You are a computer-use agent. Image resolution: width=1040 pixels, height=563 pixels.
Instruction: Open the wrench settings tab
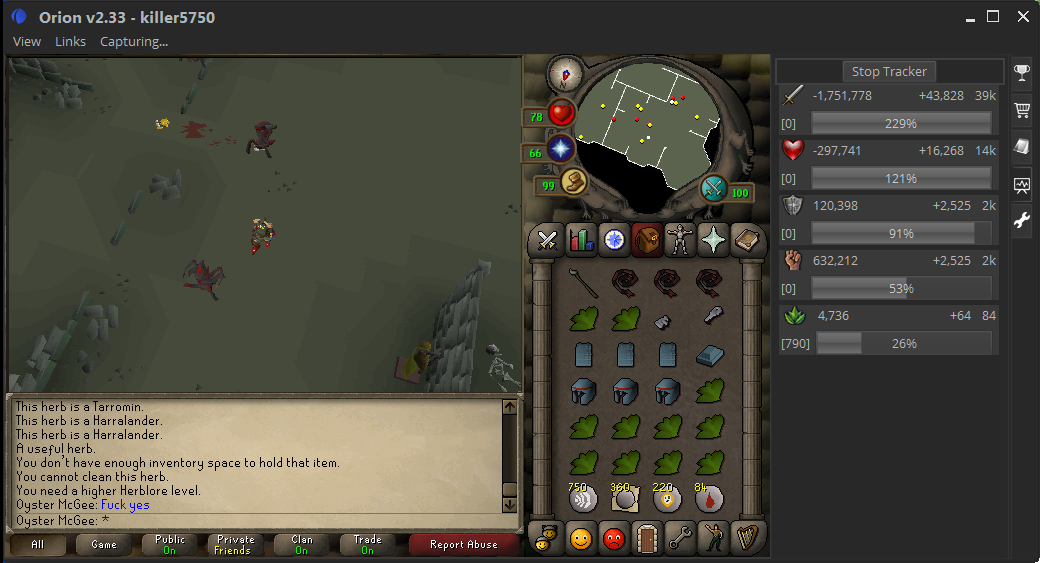pyautogui.click(x=680, y=539)
